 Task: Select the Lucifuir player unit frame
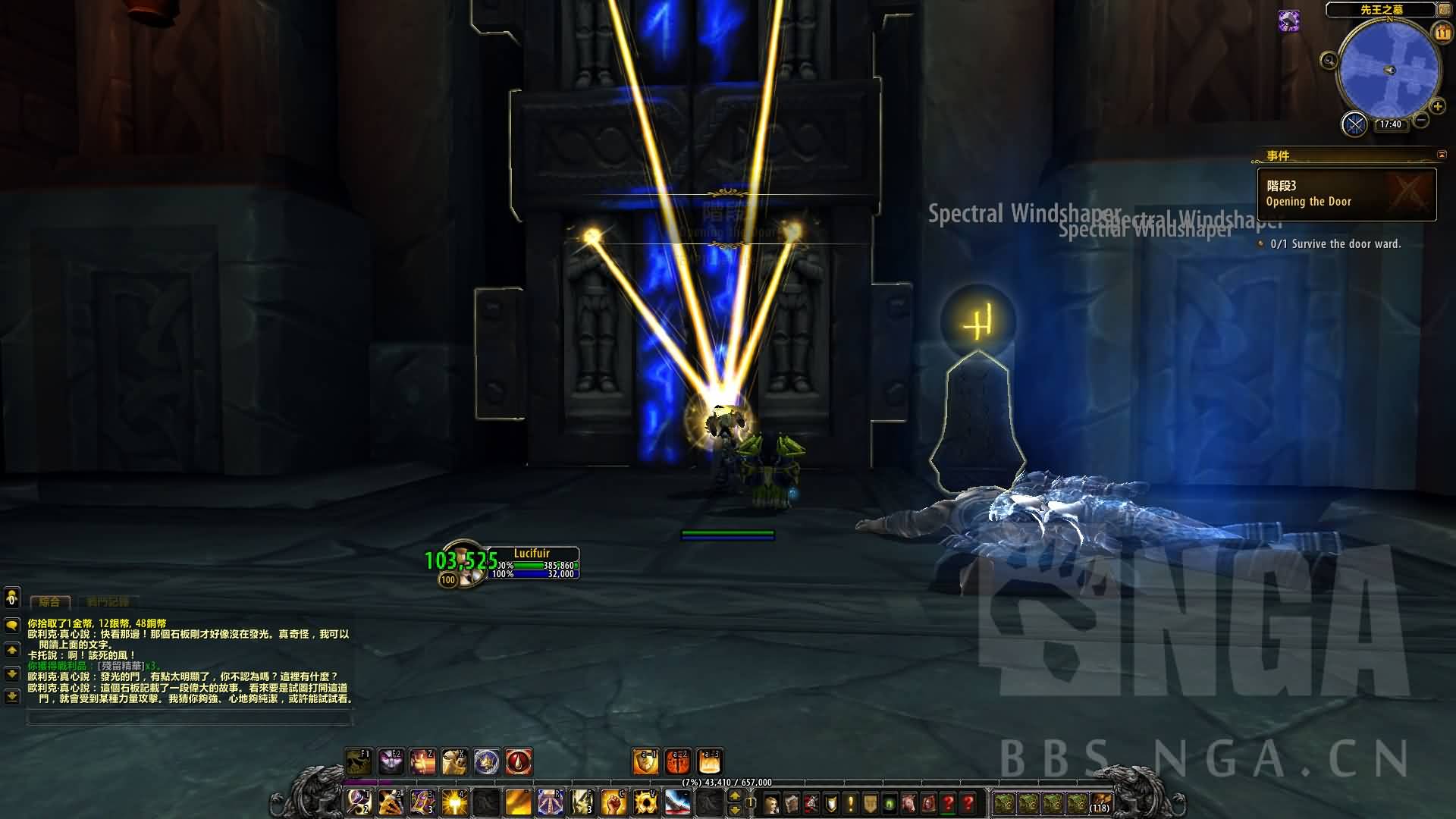[531, 563]
